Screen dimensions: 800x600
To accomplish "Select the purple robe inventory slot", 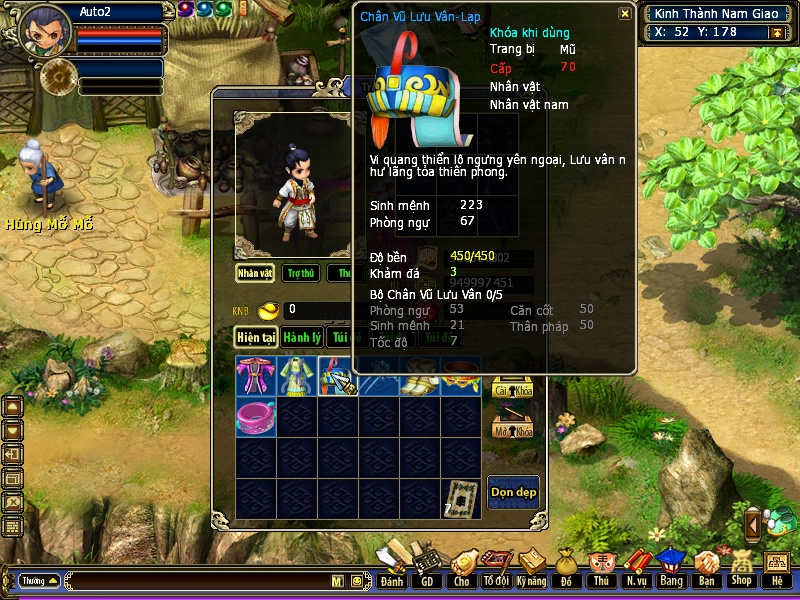I will pos(256,375).
